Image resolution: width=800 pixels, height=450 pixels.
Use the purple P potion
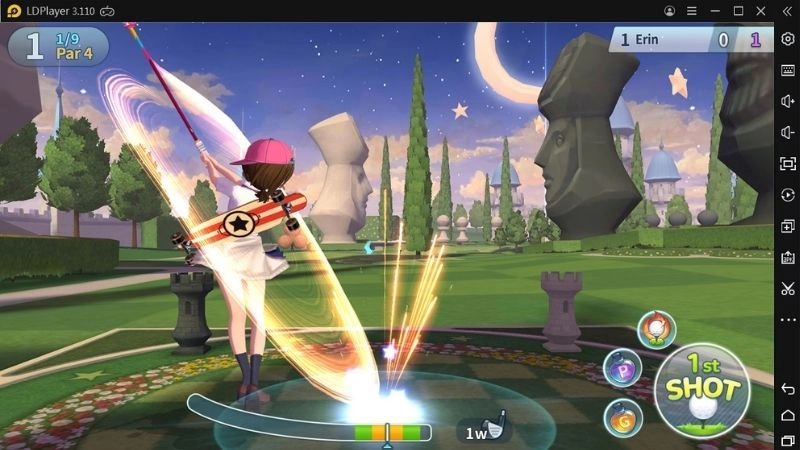point(623,370)
